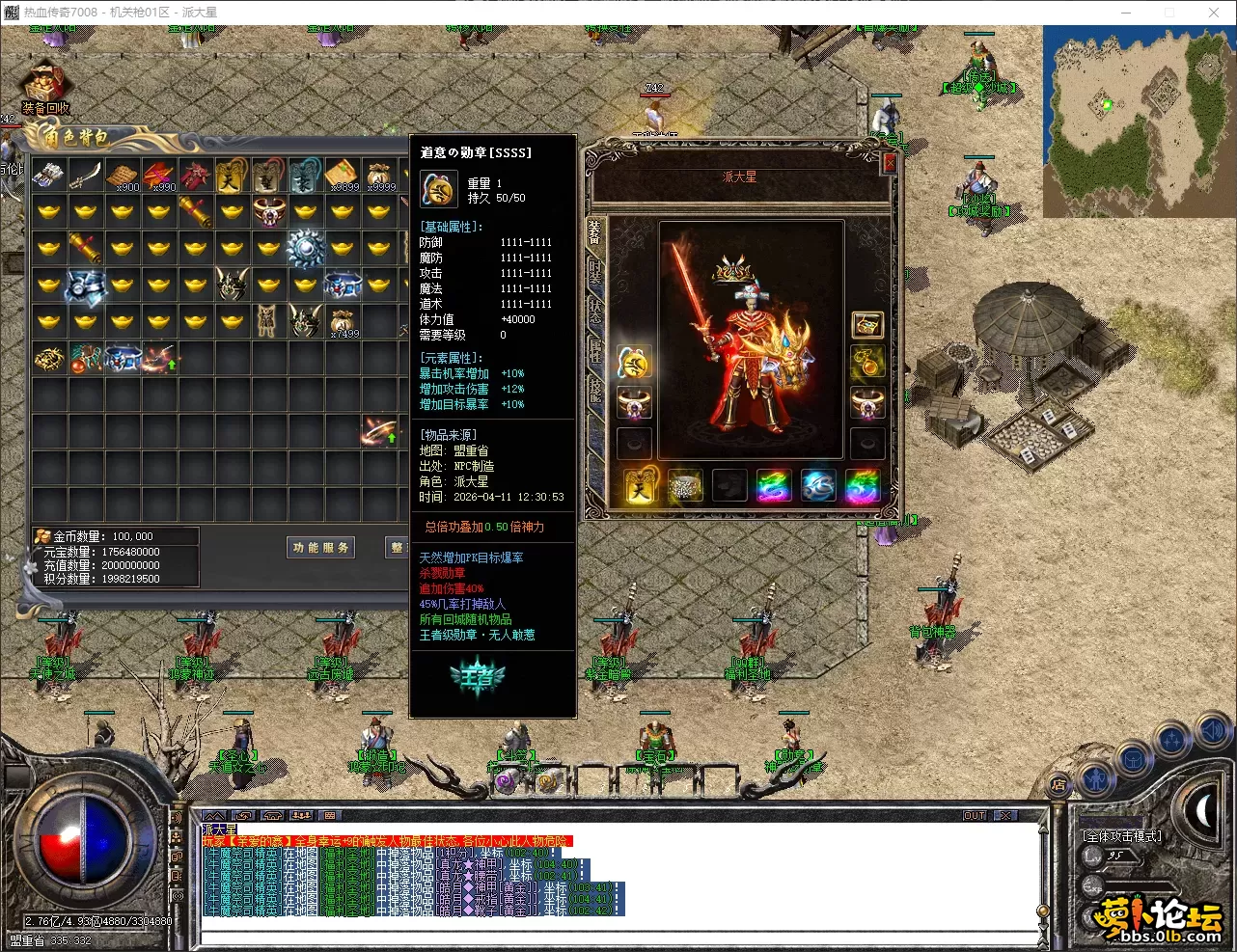Screen dimensions: 1237x952
Task: Switch to the 技能 skills tab
Action: click(x=594, y=390)
